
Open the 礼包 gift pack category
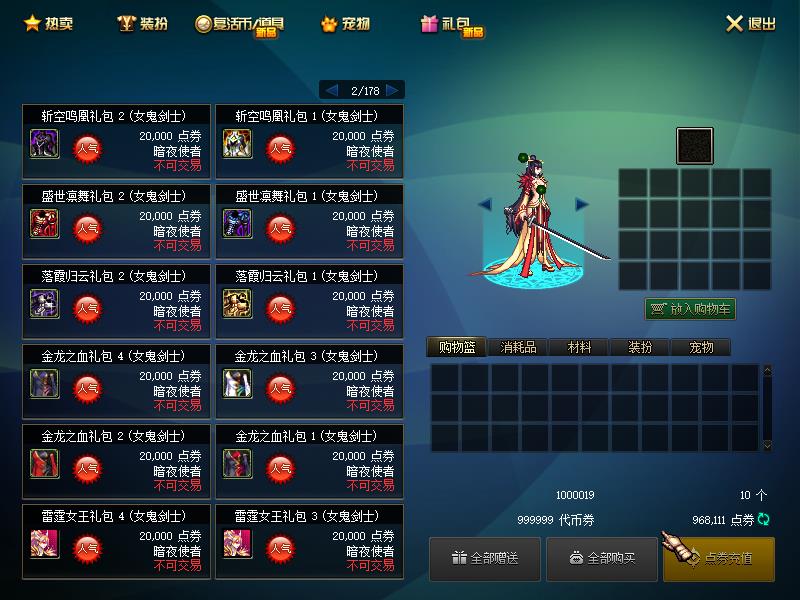(x=452, y=24)
